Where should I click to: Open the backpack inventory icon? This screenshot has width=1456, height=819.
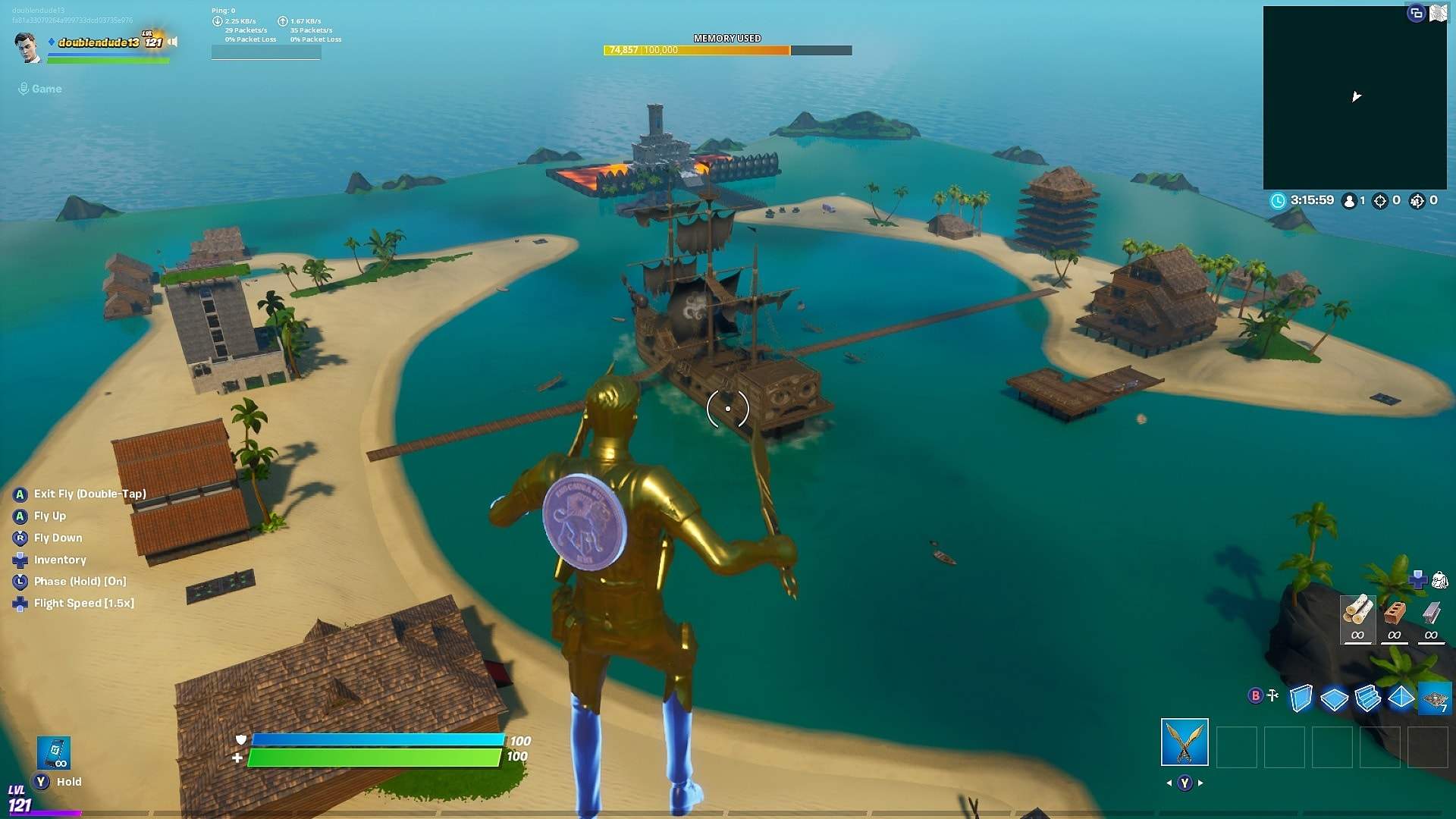1439,582
